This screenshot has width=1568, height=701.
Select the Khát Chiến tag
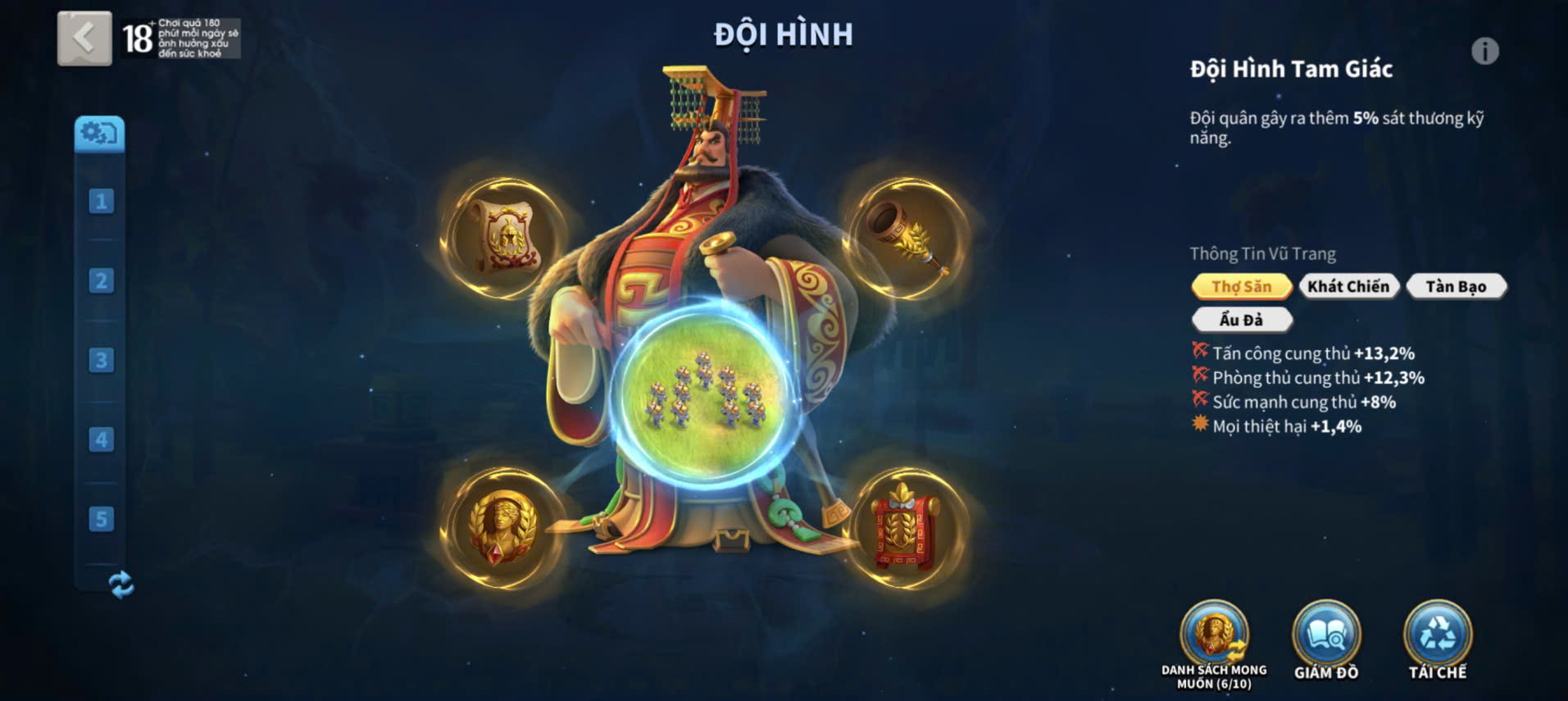point(1348,286)
